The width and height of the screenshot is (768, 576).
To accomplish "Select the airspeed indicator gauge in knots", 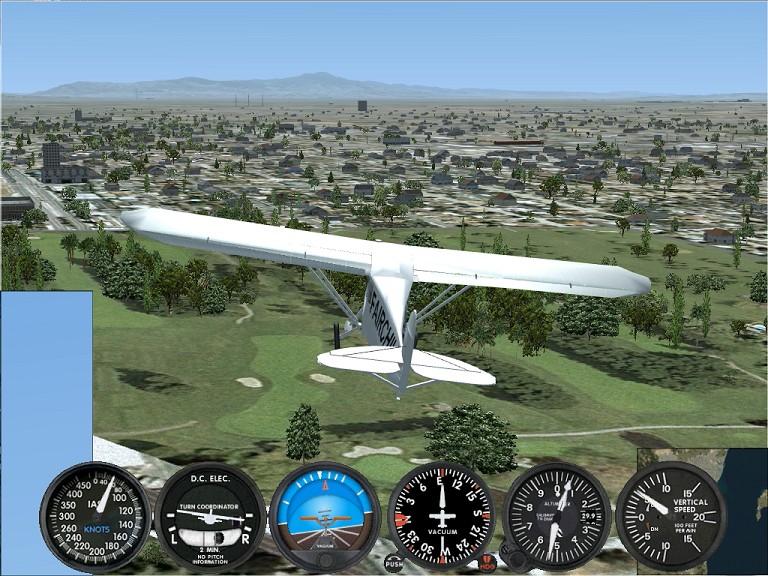I will pos(95,516).
